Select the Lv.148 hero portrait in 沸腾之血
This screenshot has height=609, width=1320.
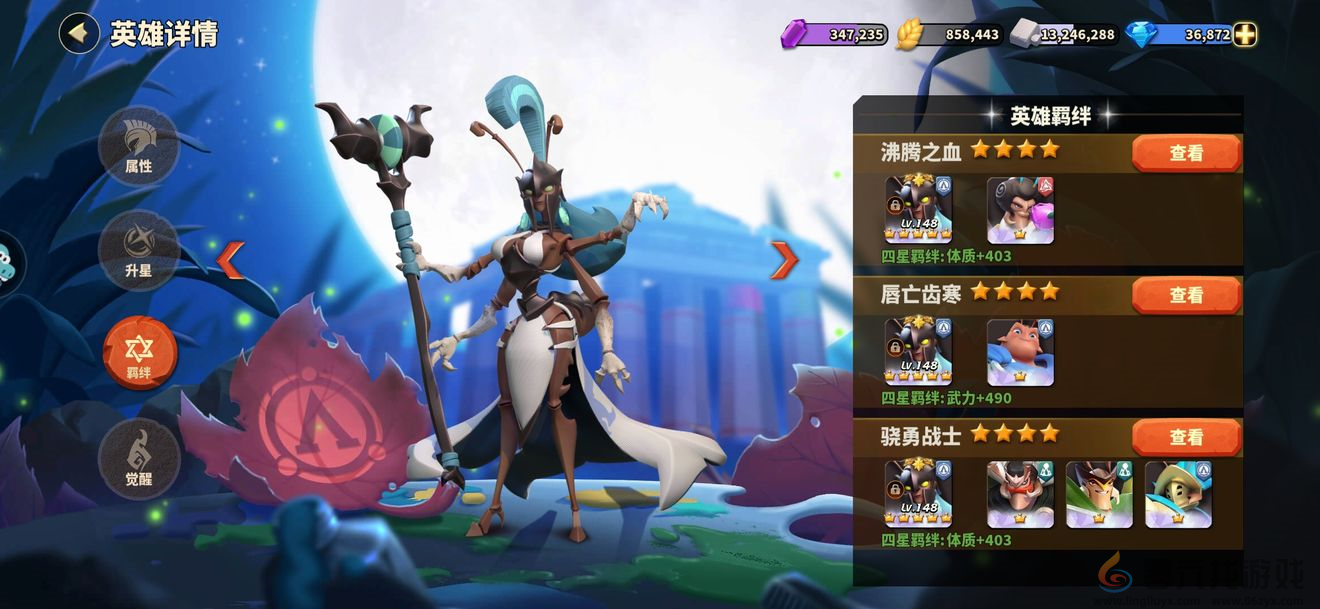[918, 210]
